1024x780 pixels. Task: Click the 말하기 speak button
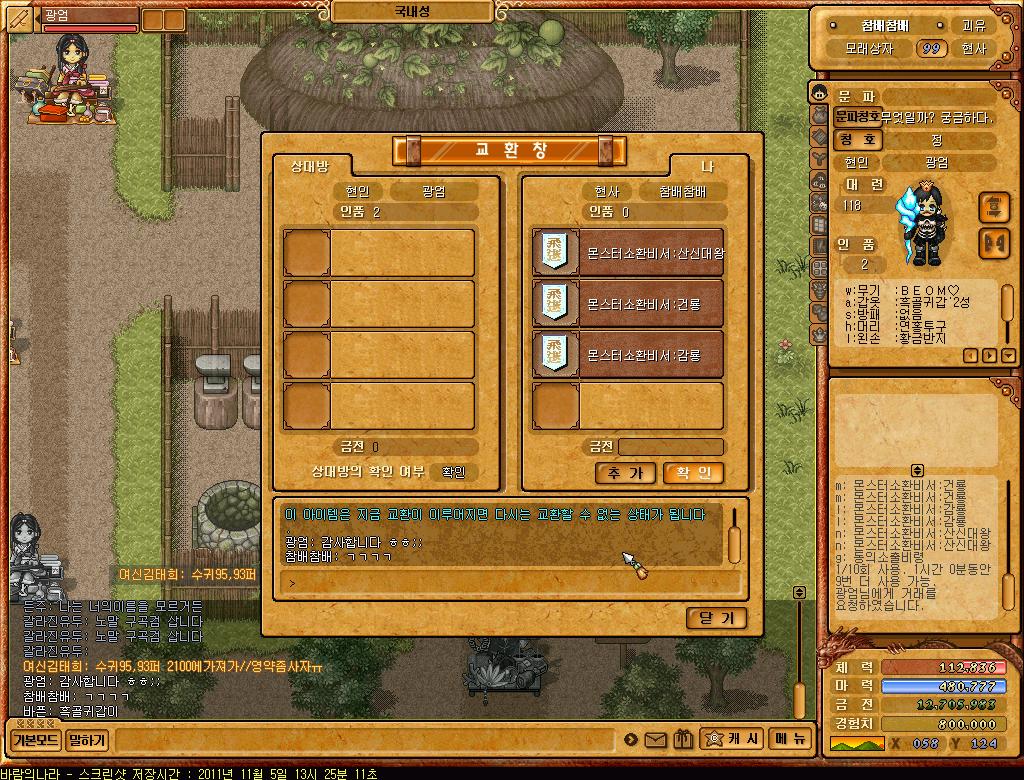(x=87, y=741)
